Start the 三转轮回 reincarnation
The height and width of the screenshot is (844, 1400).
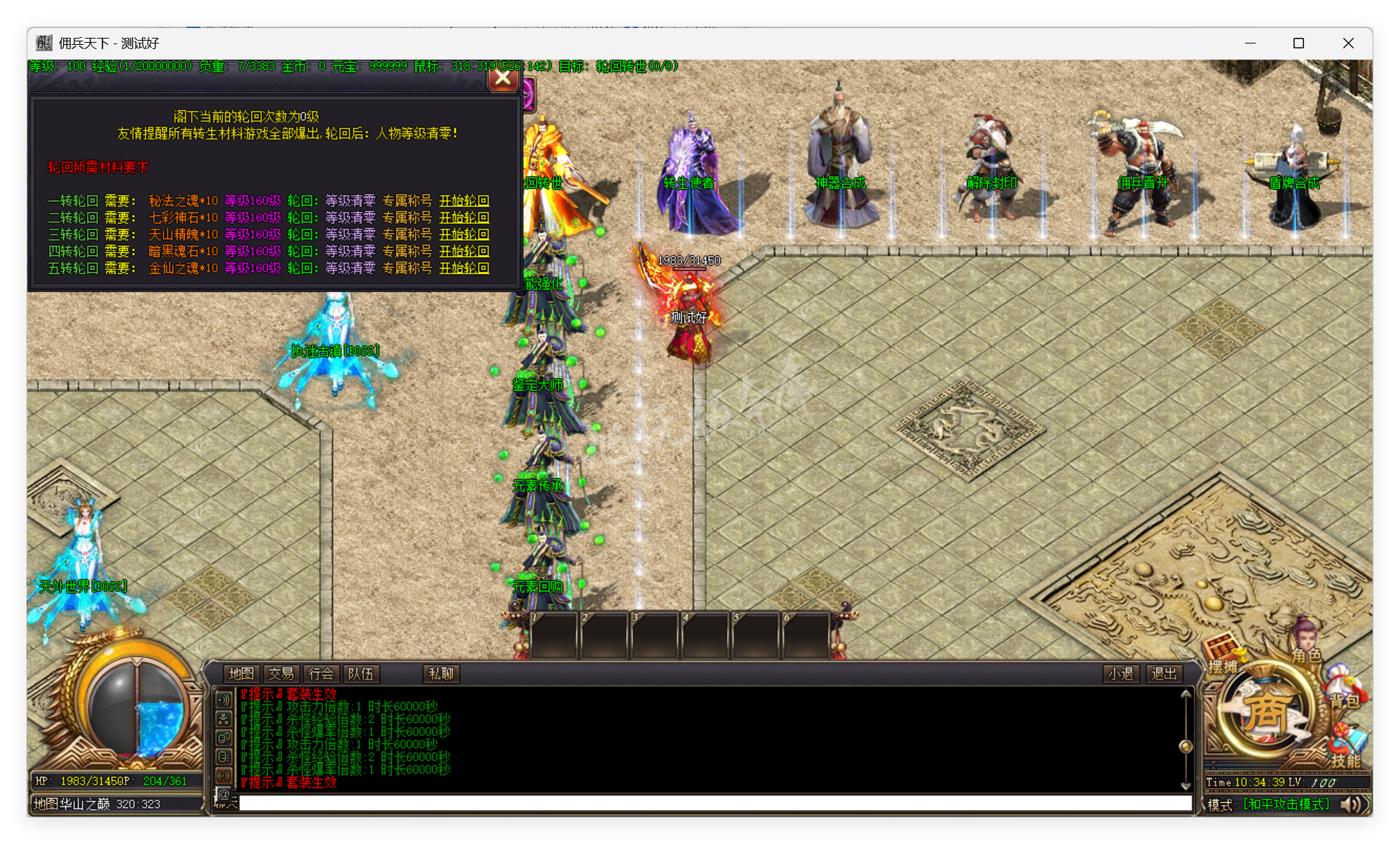[464, 235]
